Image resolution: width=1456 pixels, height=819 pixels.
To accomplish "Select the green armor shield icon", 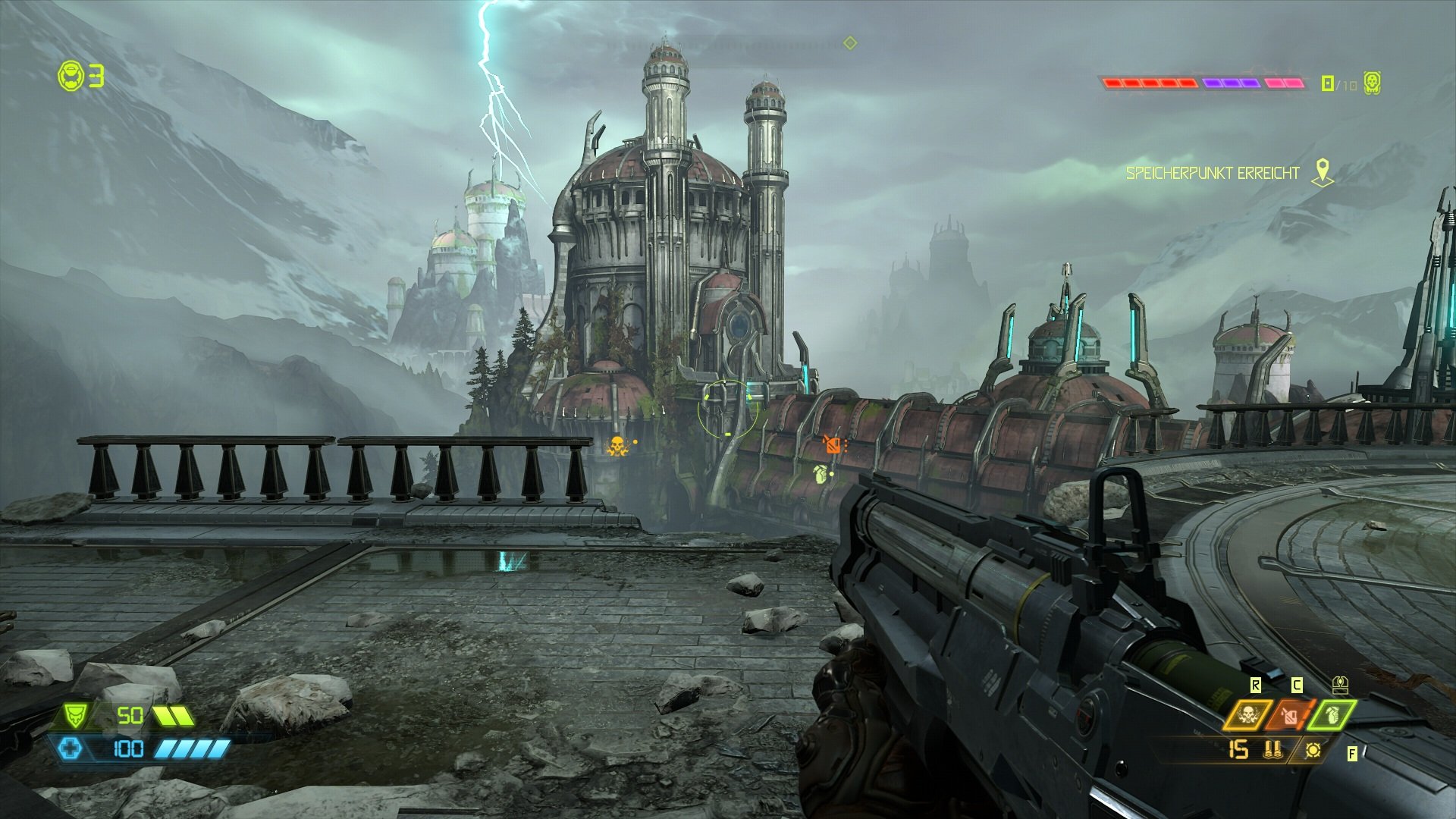I will coord(75,715).
